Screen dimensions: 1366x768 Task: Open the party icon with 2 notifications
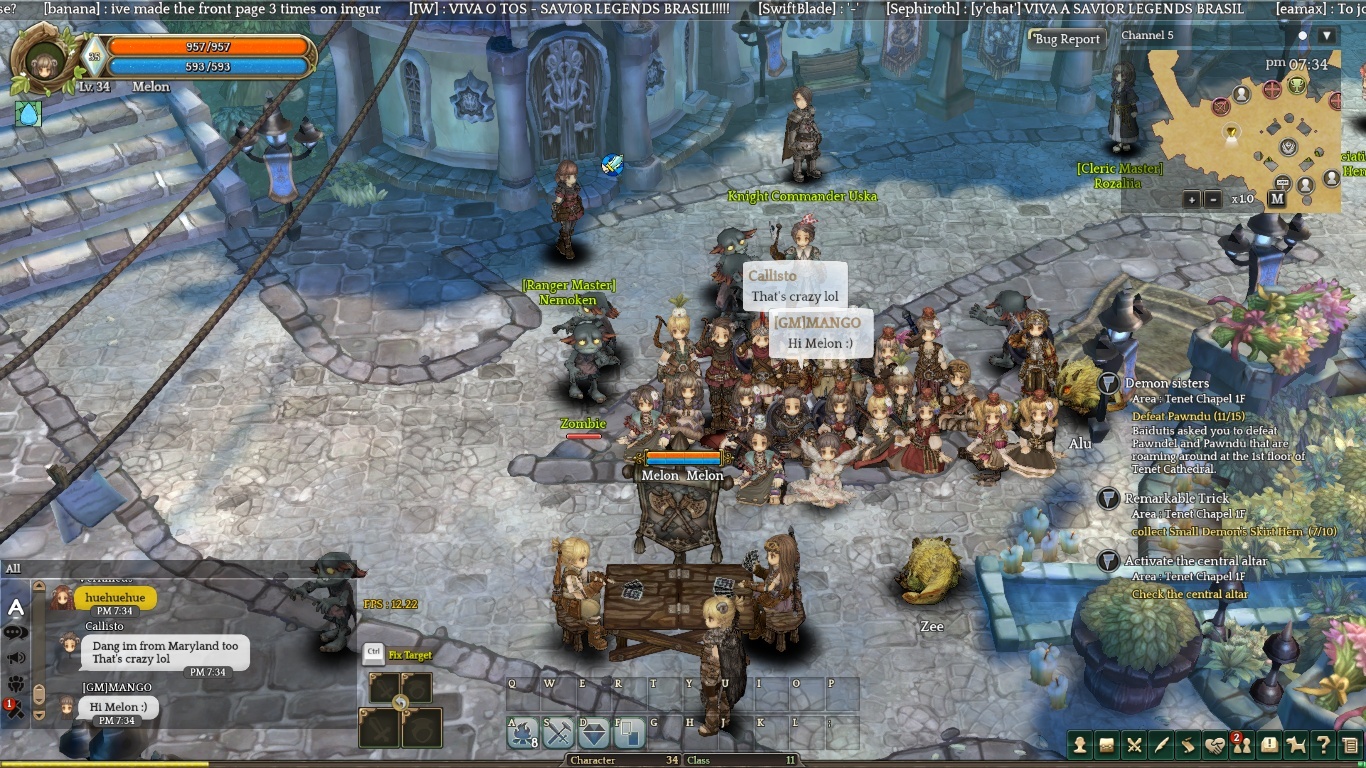[x=1241, y=744]
